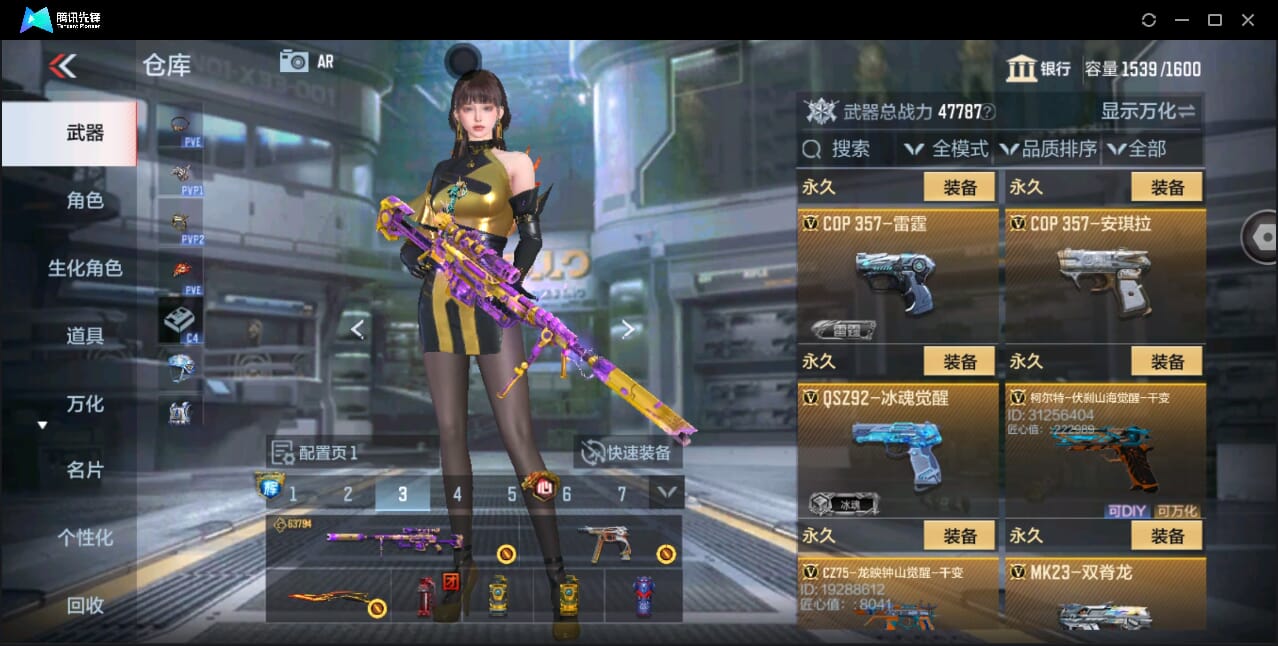This screenshot has width=1278, height=646.
Task: Open the 万化 tab
Action: pos(85,404)
